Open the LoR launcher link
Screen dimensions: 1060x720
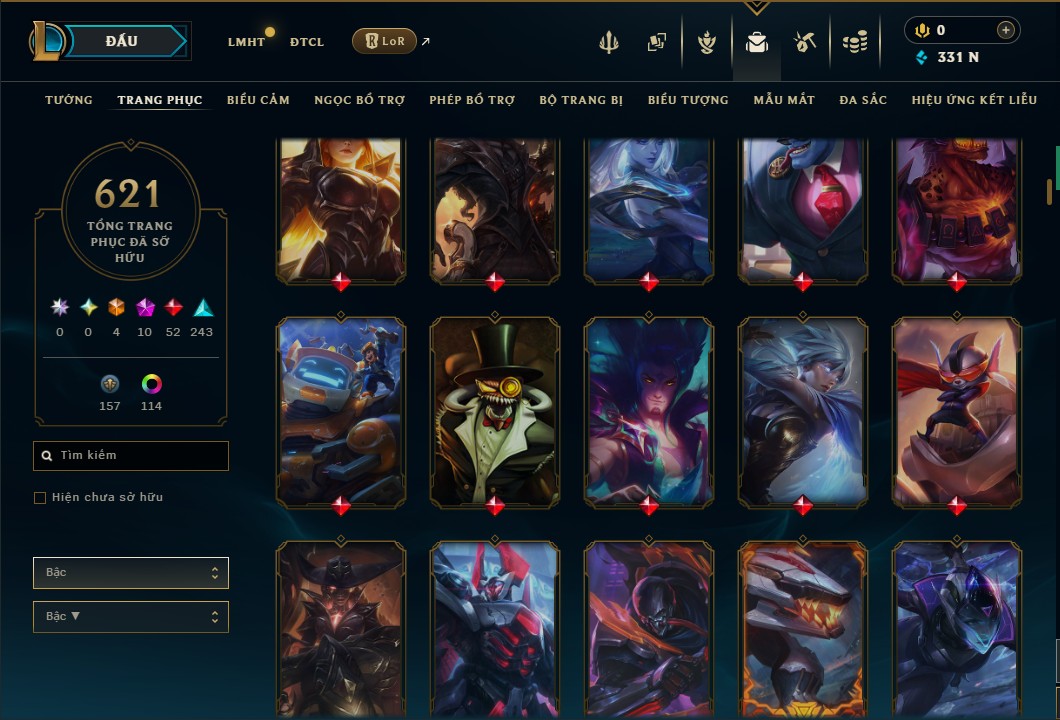point(385,41)
